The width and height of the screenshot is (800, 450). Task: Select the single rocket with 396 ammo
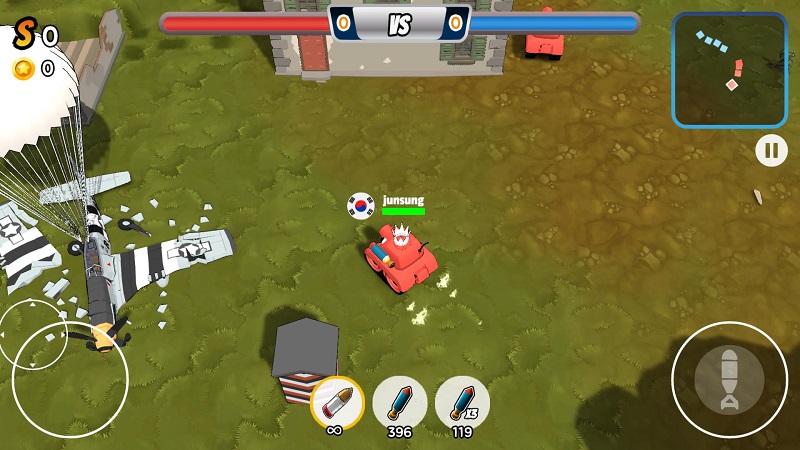(x=399, y=402)
